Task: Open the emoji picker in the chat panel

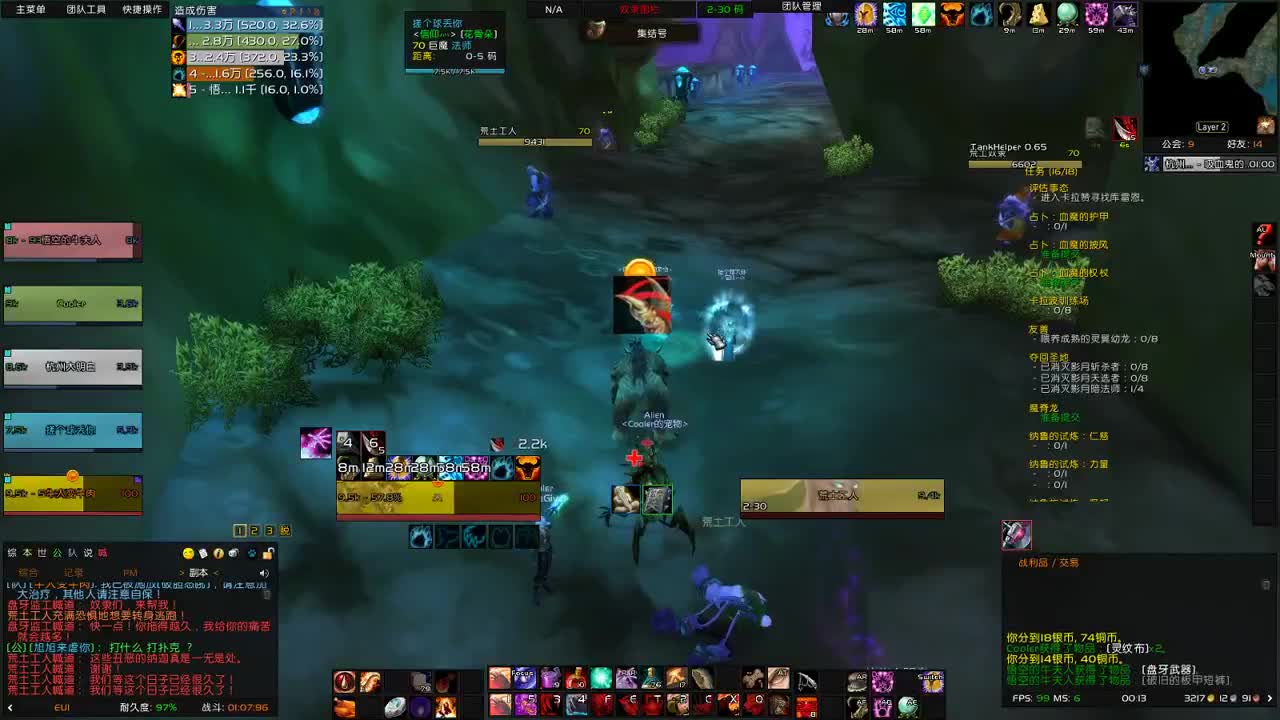Action: pyautogui.click(x=188, y=554)
